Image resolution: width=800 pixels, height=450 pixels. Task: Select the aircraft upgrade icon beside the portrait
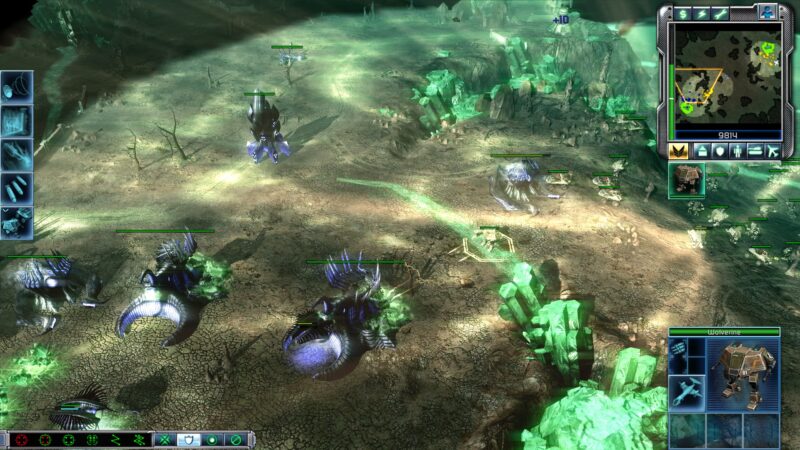pyautogui.click(x=687, y=391)
